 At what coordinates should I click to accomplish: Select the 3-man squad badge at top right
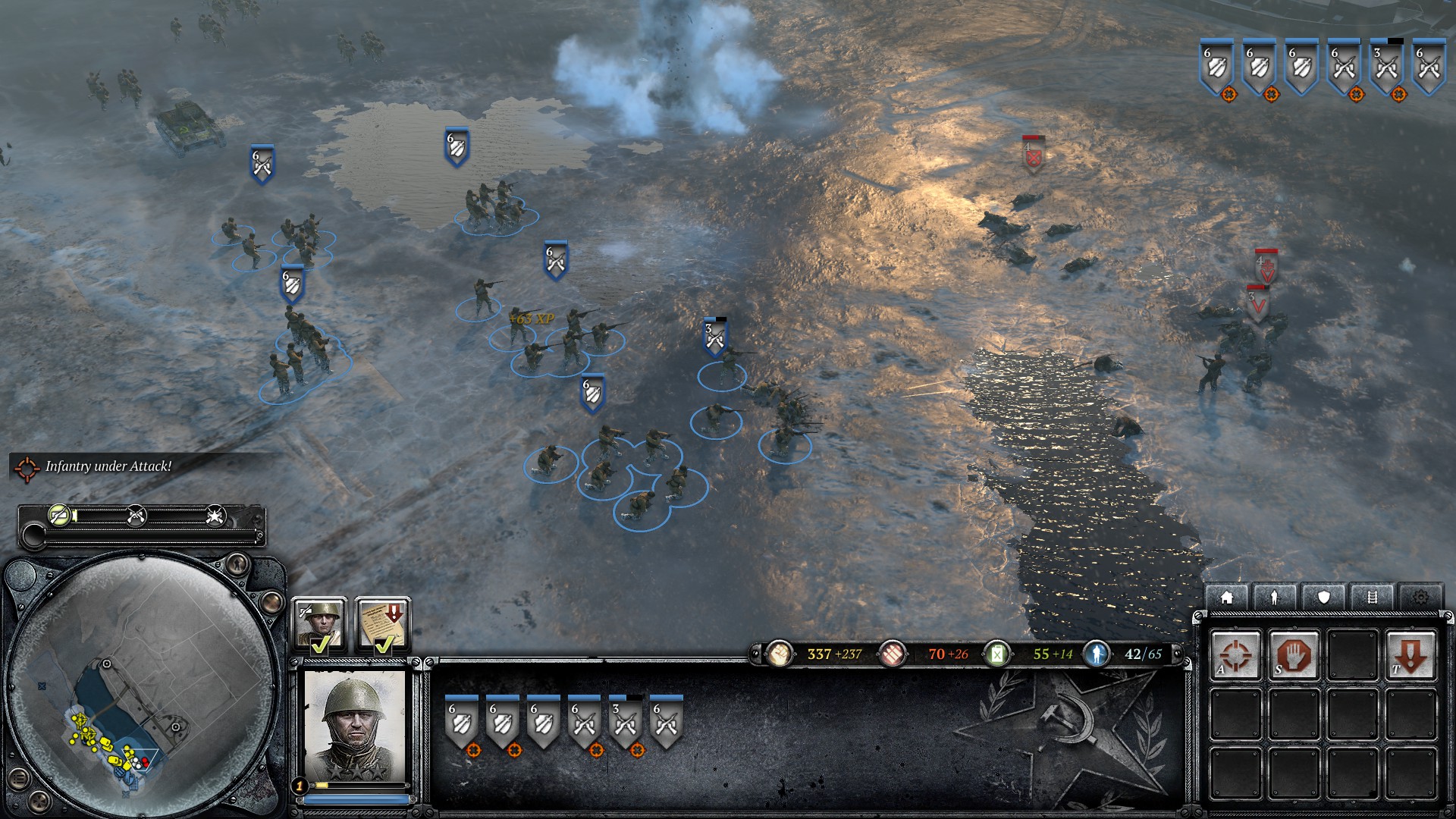pyautogui.click(x=1387, y=67)
